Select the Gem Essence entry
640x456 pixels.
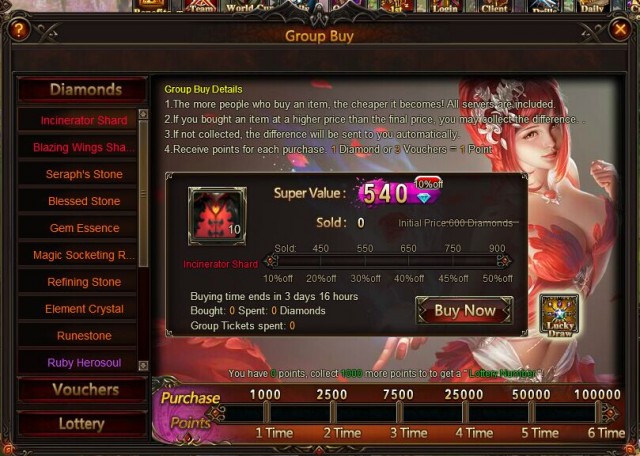point(83,228)
